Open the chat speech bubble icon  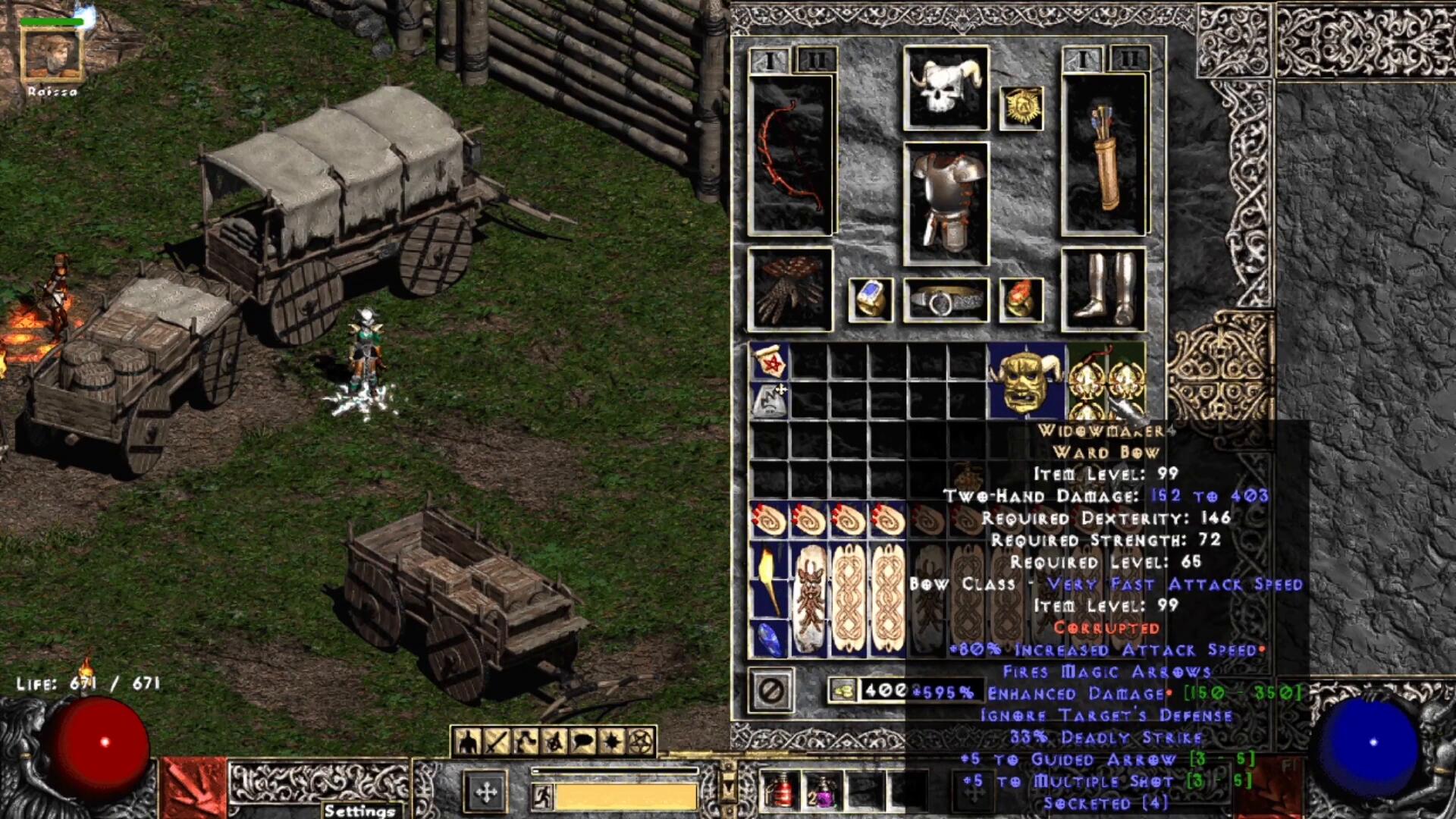[582, 741]
